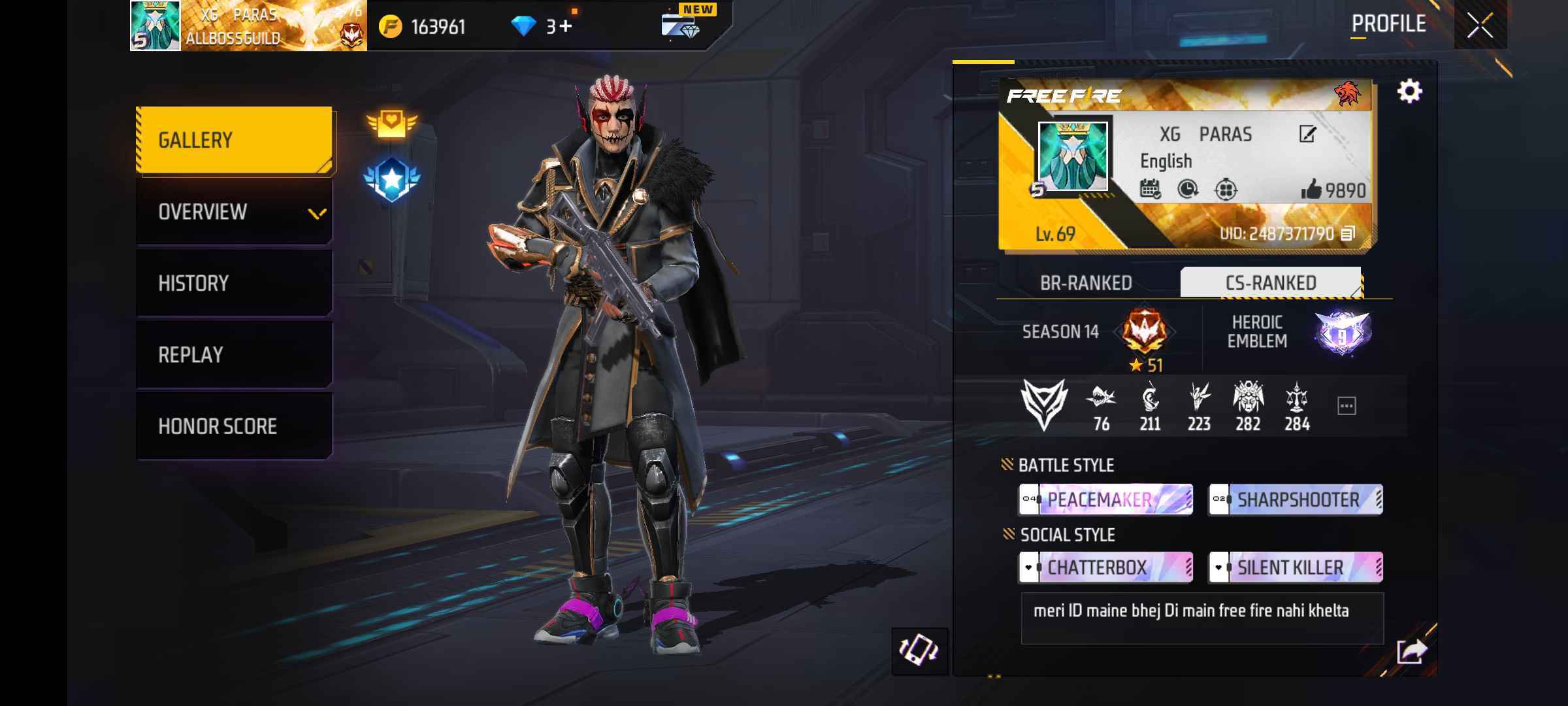This screenshot has height=706, width=1568.
Task: Close the profile screen
Action: [1479, 25]
